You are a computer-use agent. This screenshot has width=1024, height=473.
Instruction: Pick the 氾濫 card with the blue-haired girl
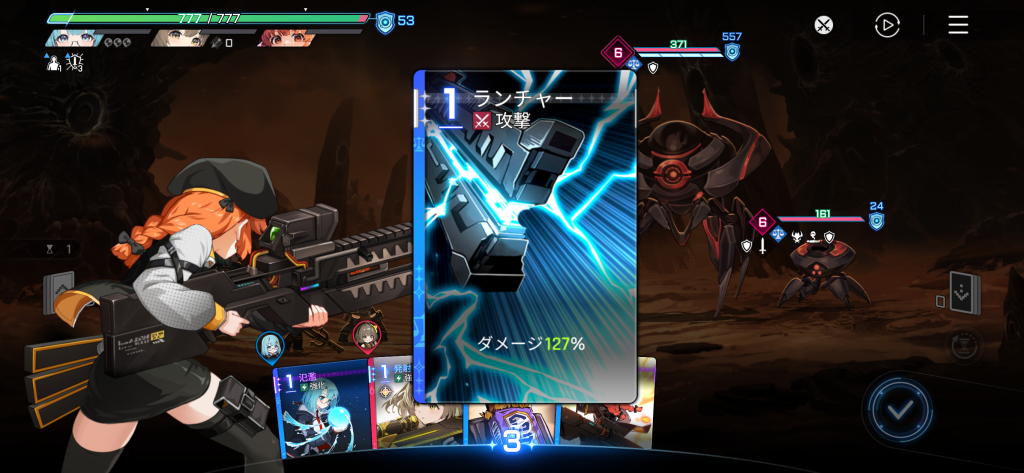(322, 412)
